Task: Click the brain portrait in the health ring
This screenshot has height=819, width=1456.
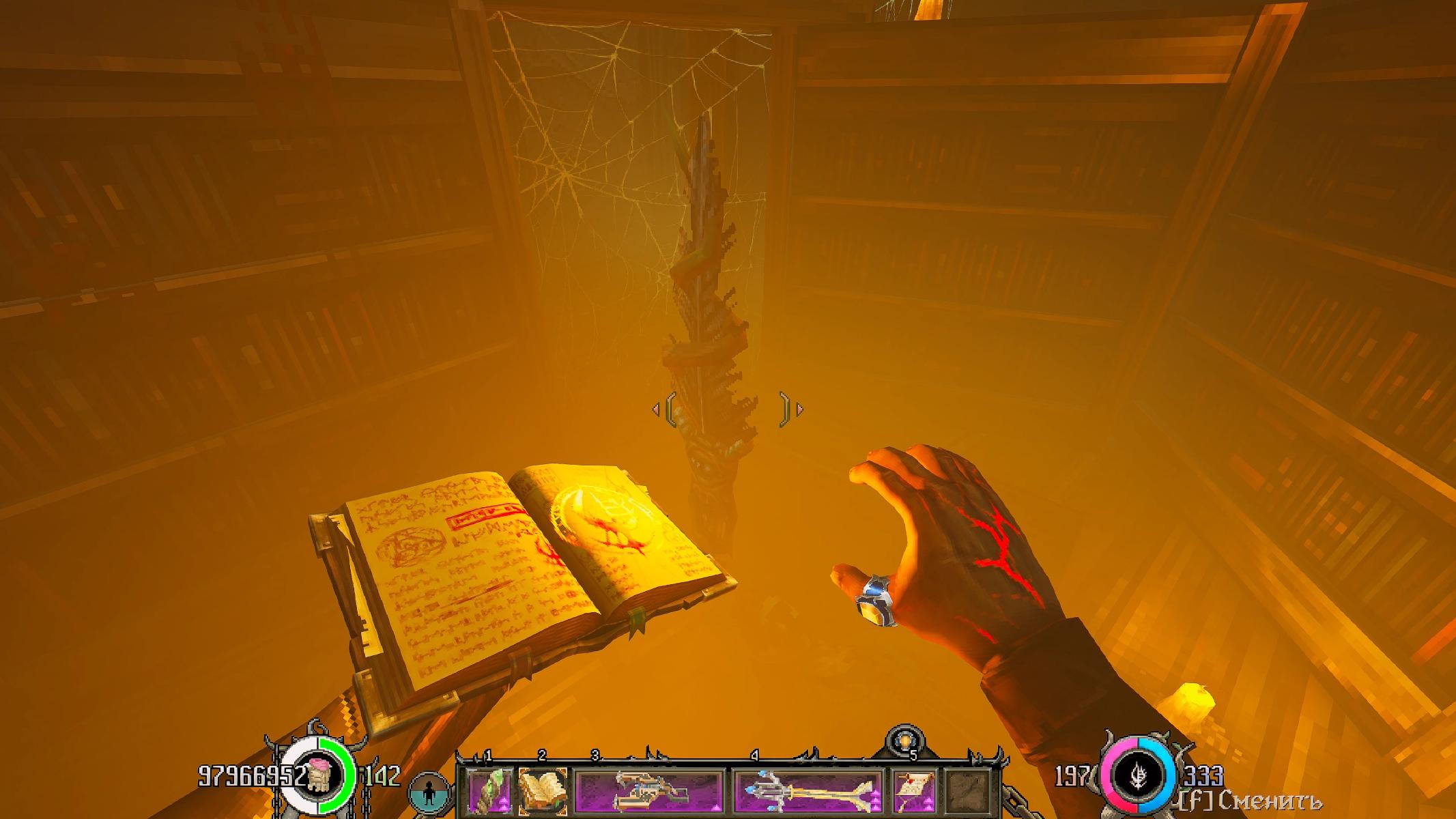Action: point(318,775)
